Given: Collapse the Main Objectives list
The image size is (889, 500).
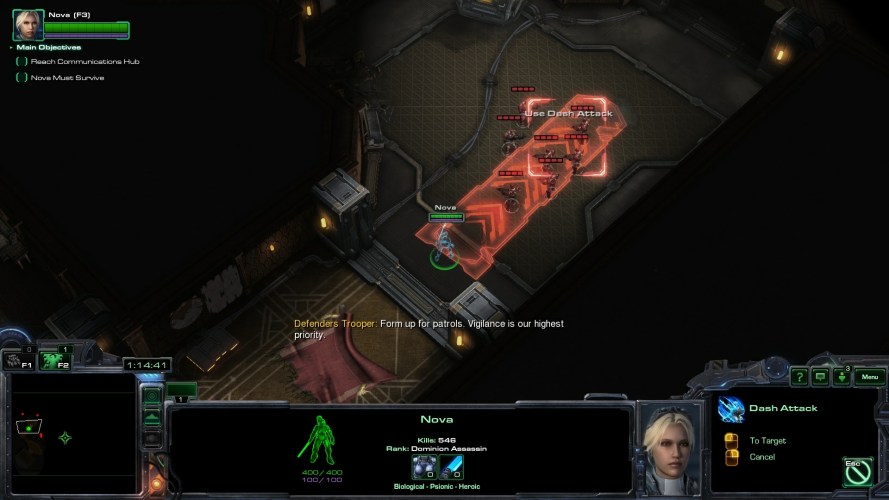Looking at the screenshot, I should 12,47.
